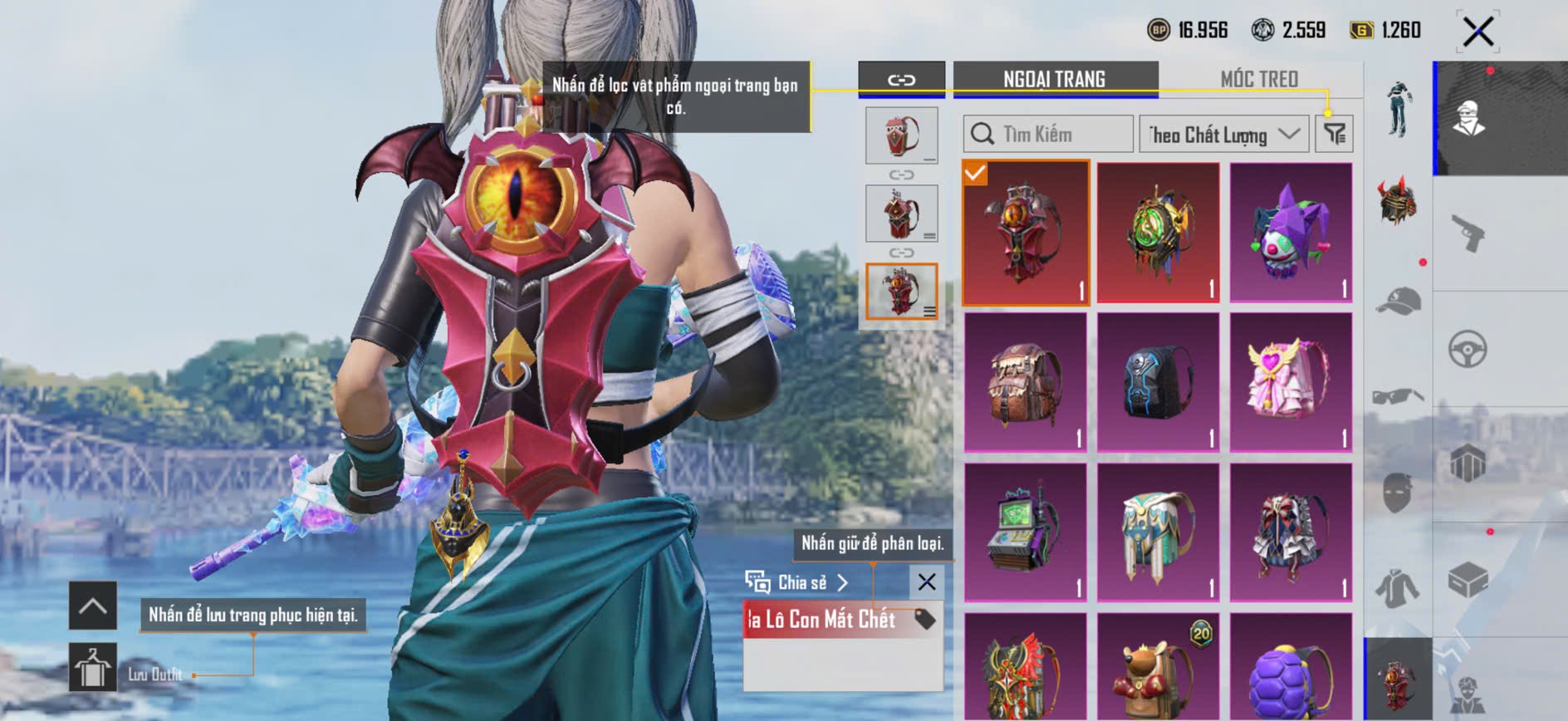Screen dimensions: 1568x721
Task: Dismiss the item name popup
Action: click(x=927, y=582)
